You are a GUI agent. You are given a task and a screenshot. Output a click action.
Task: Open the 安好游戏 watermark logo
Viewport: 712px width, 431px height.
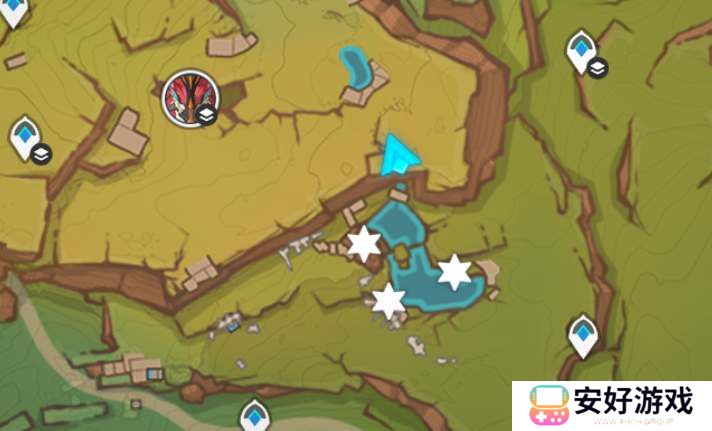pos(611,405)
